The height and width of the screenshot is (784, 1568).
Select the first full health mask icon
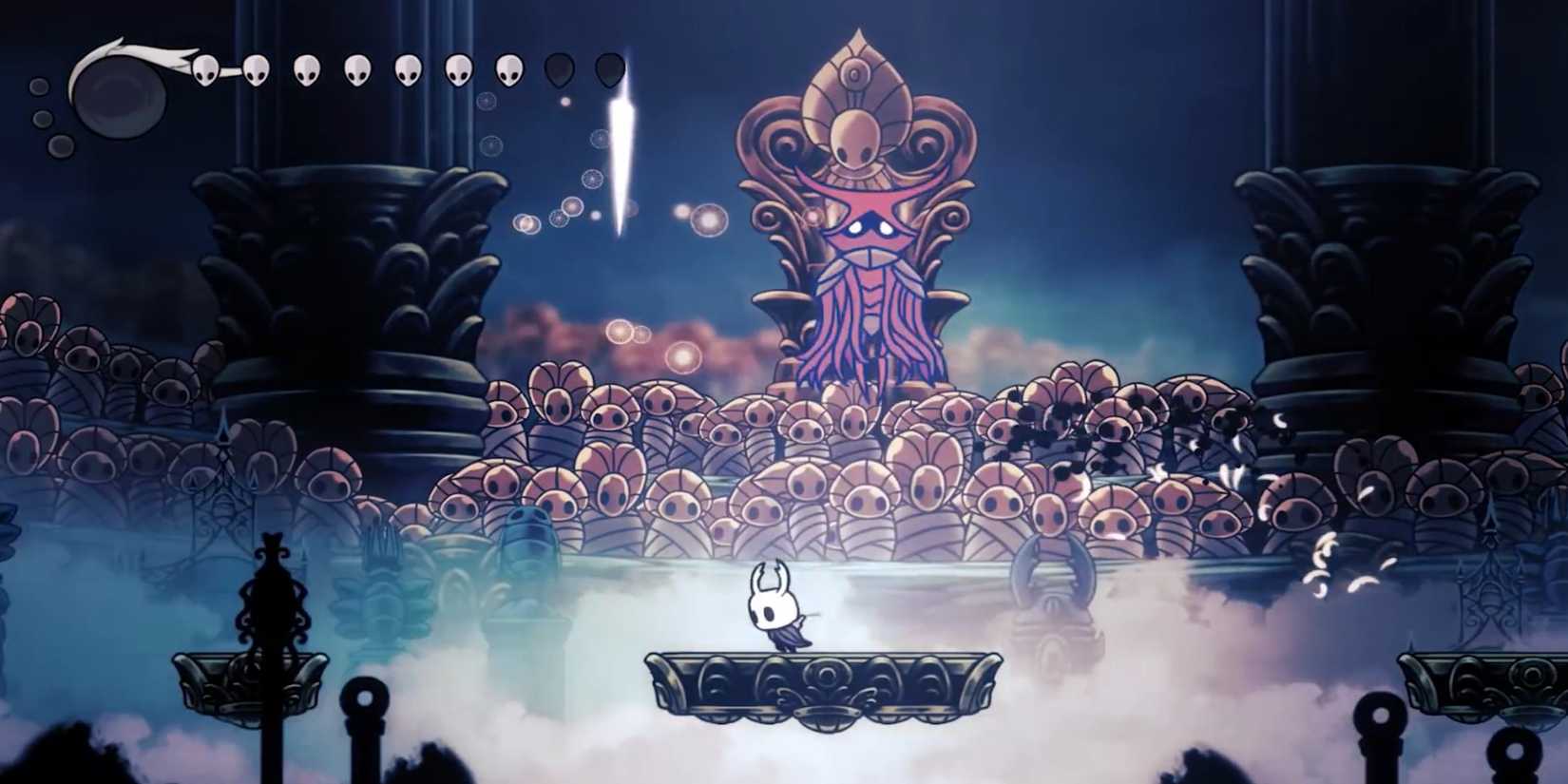[x=204, y=71]
